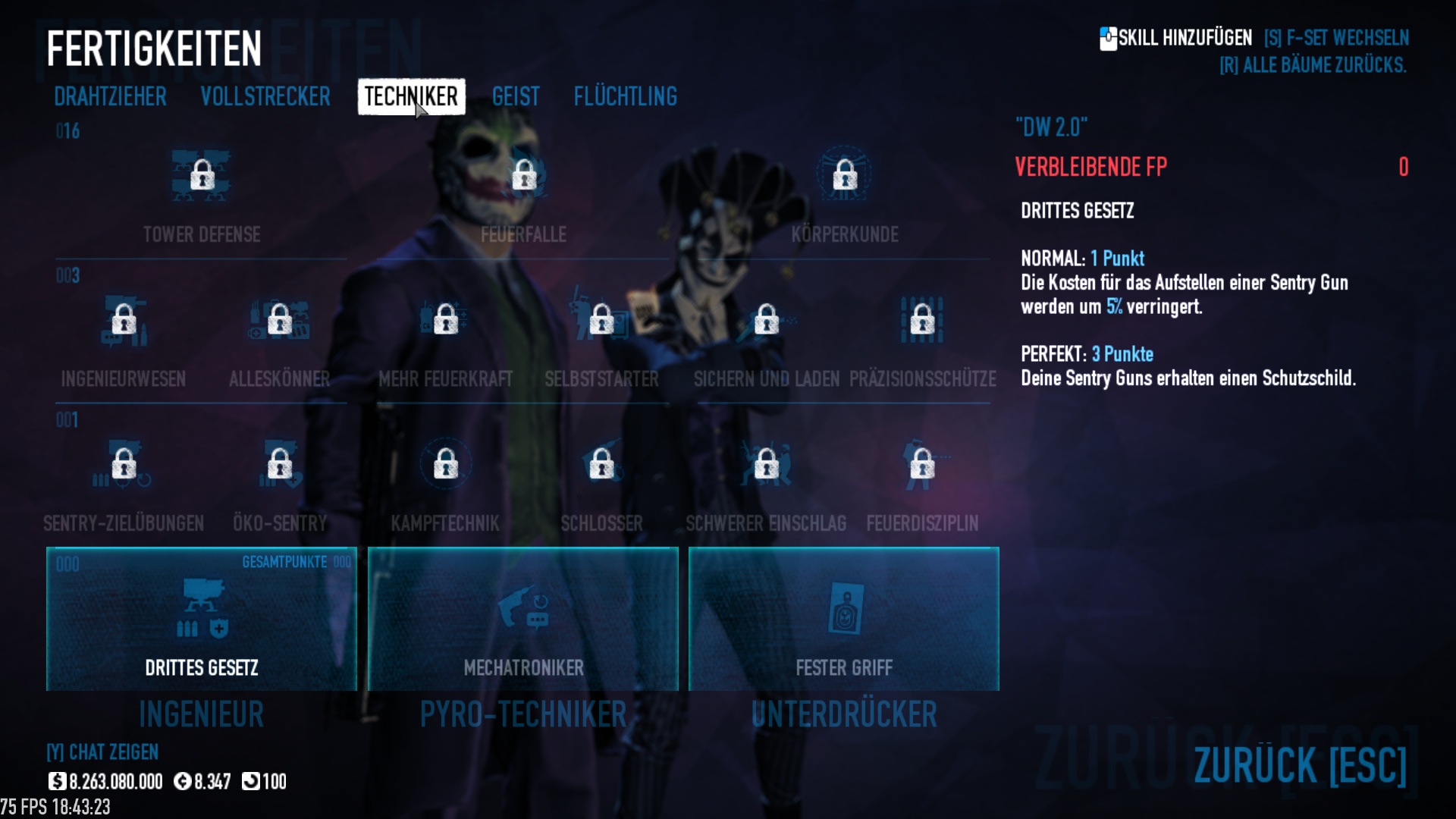Screen dimensions: 1456x819
Task: Open the Vollstrecker skill tree tab
Action: (265, 97)
